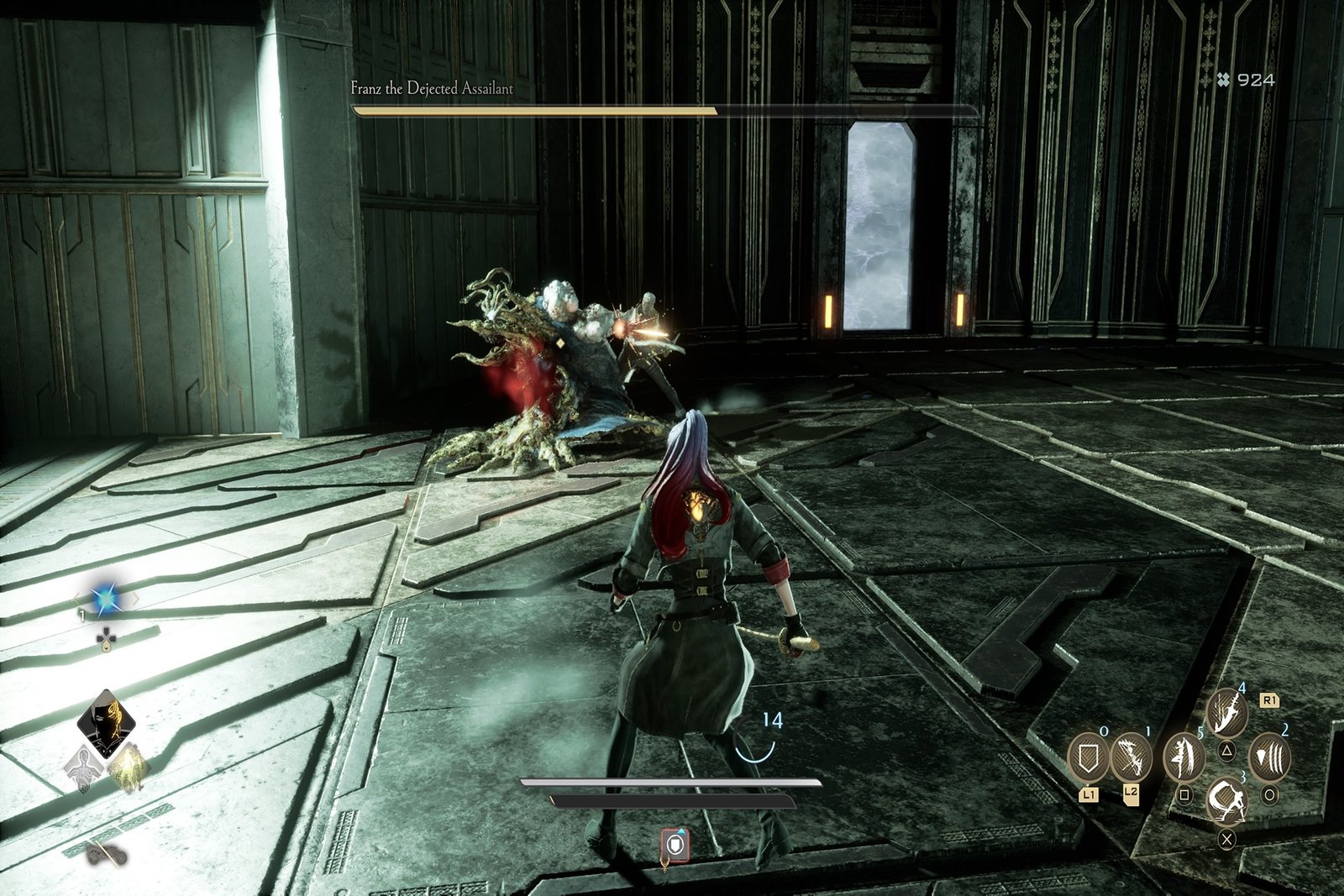Select the shield ability icon above L1
1344x896 pixels.
coord(1087,757)
